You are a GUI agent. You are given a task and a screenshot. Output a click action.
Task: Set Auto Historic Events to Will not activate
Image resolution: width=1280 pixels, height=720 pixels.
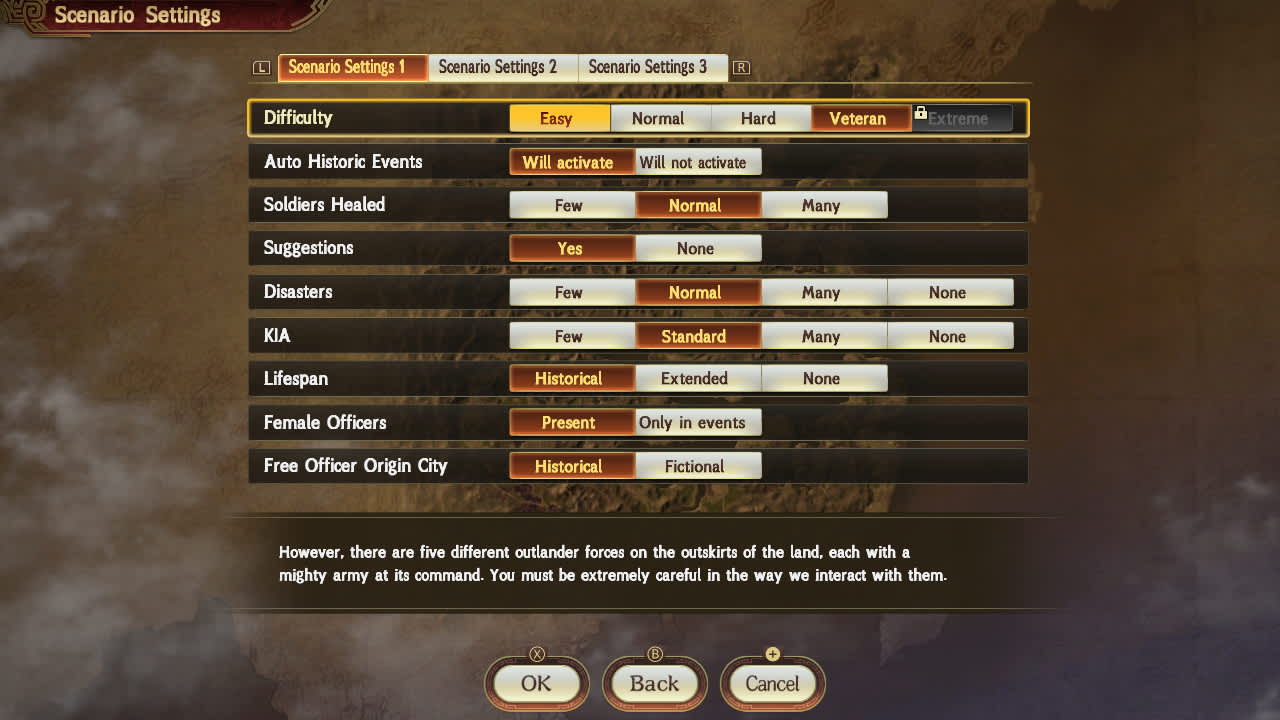click(x=697, y=161)
